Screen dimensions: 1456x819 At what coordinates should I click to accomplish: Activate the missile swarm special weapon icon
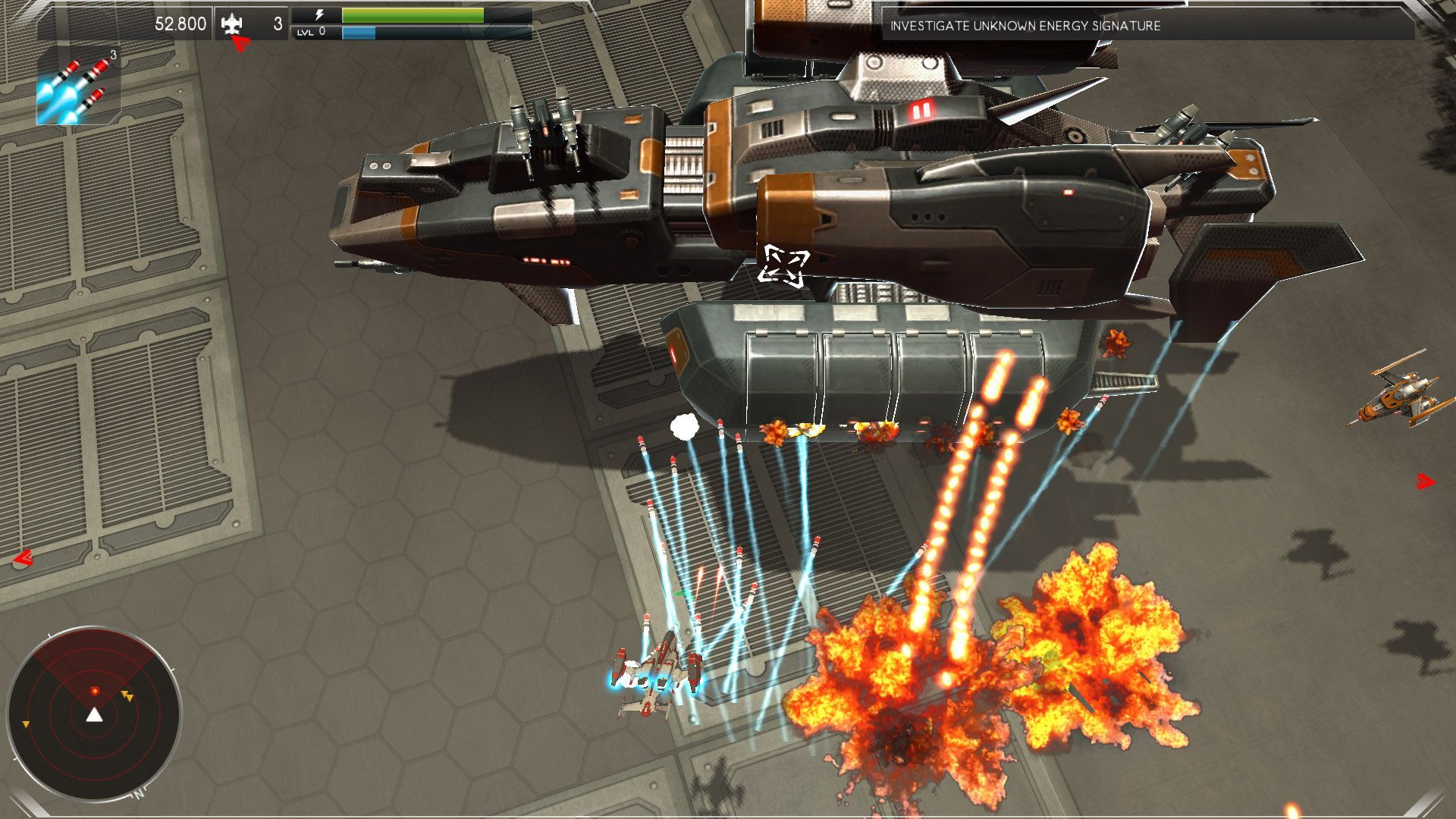click(78, 85)
